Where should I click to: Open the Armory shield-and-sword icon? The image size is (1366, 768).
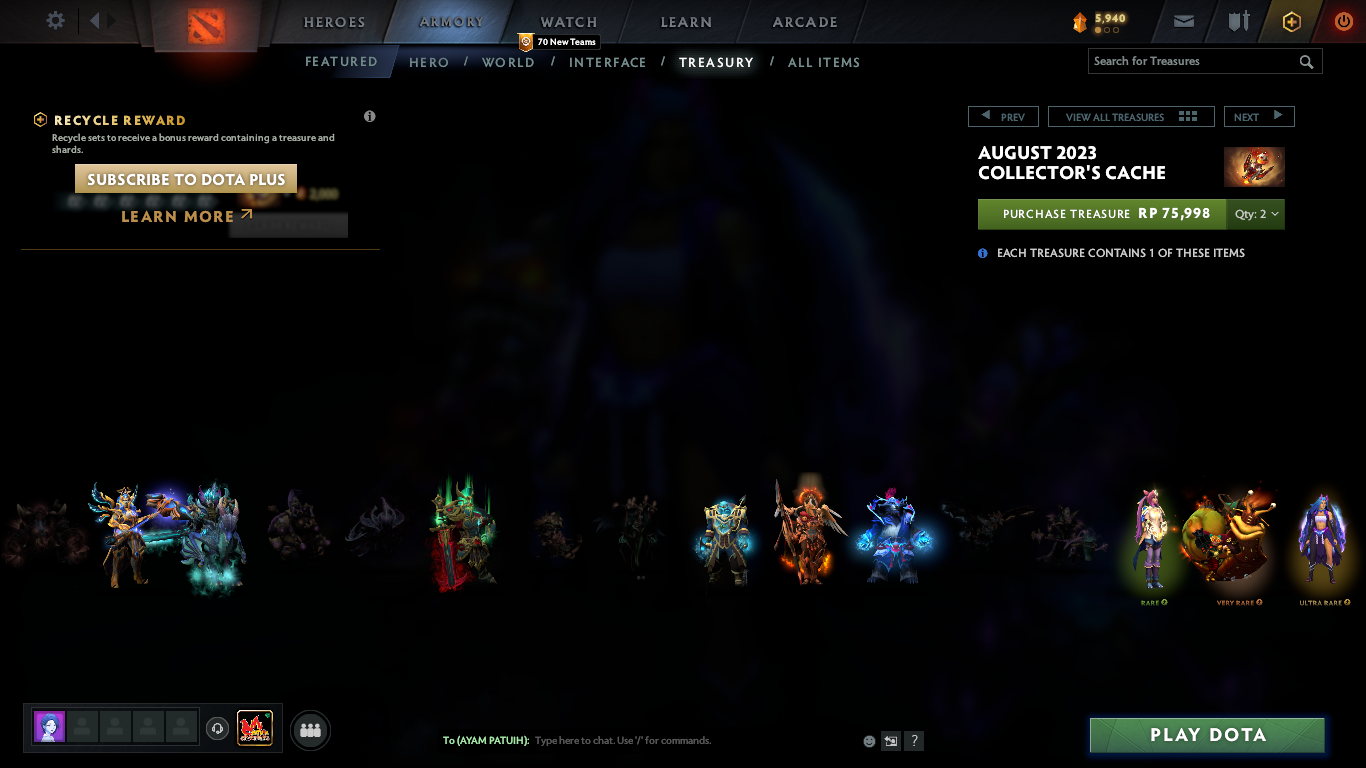pos(1237,20)
